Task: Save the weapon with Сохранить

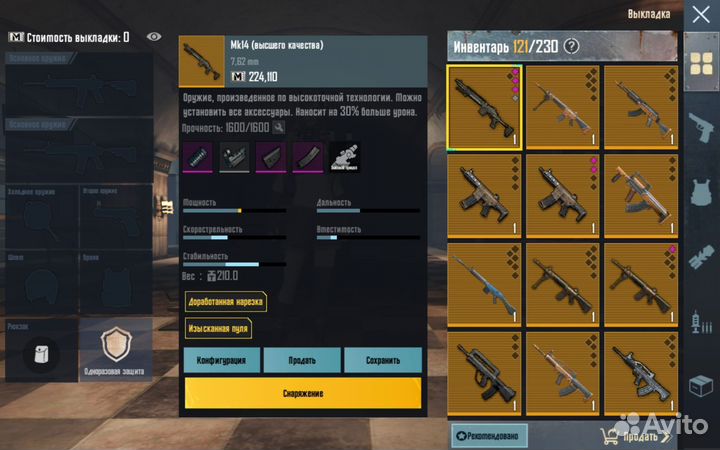Action: coord(382,360)
